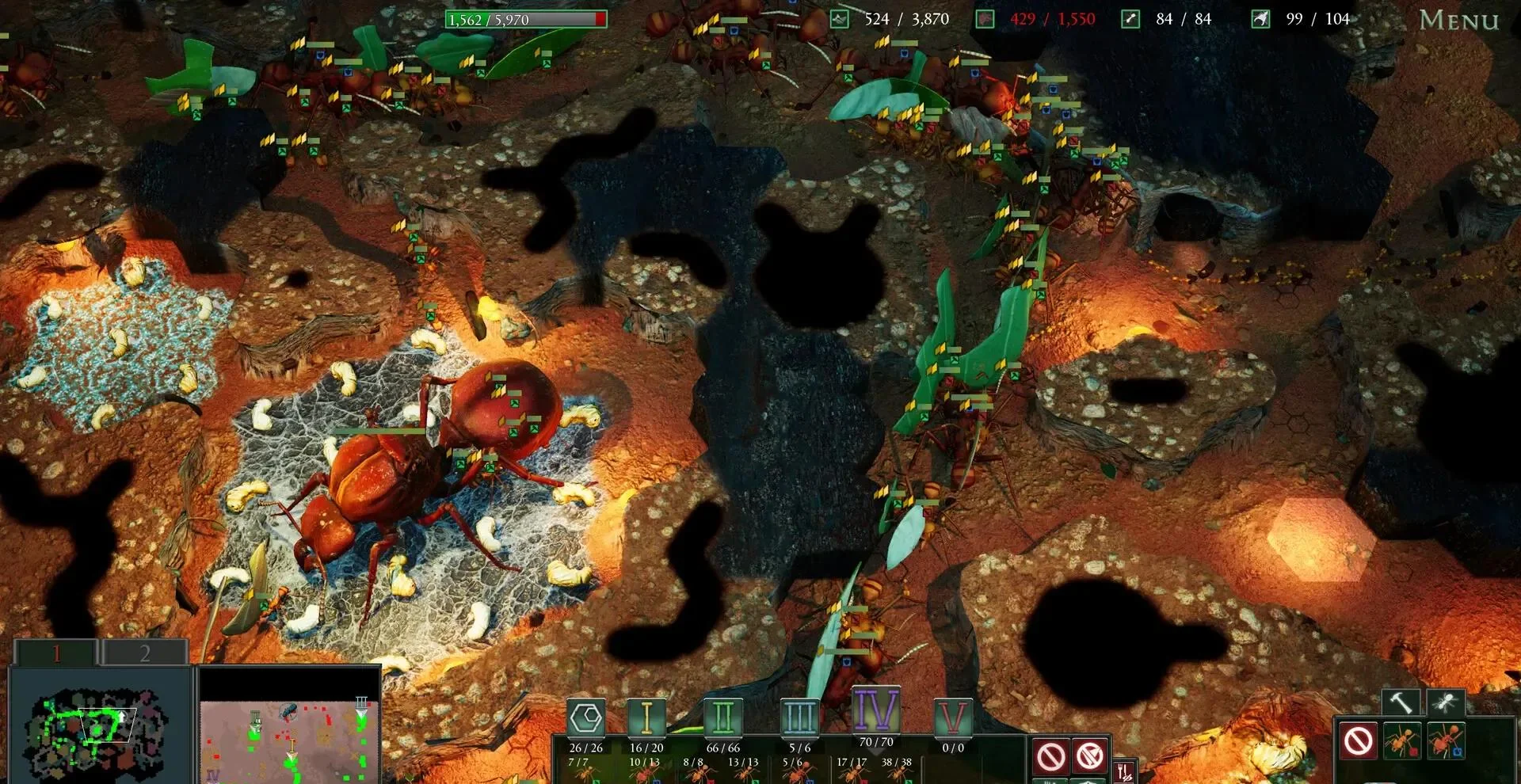Image resolution: width=1521 pixels, height=784 pixels.
Task: Open the game Menu
Action: tap(1458, 20)
